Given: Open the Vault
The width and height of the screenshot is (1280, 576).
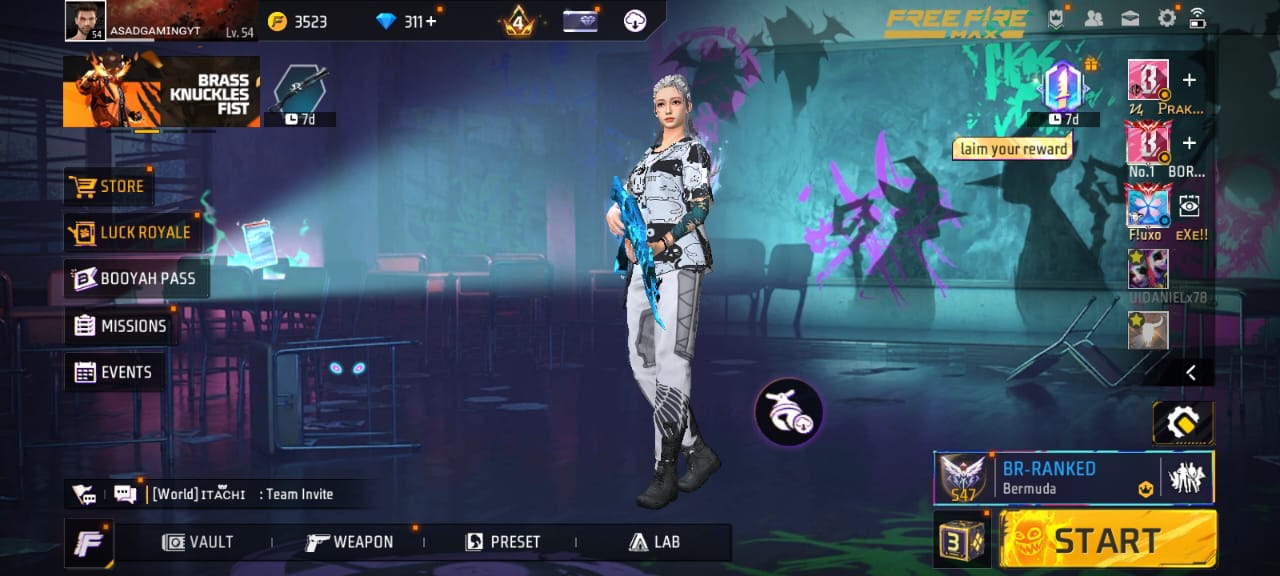Looking at the screenshot, I should (x=198, y=542).
